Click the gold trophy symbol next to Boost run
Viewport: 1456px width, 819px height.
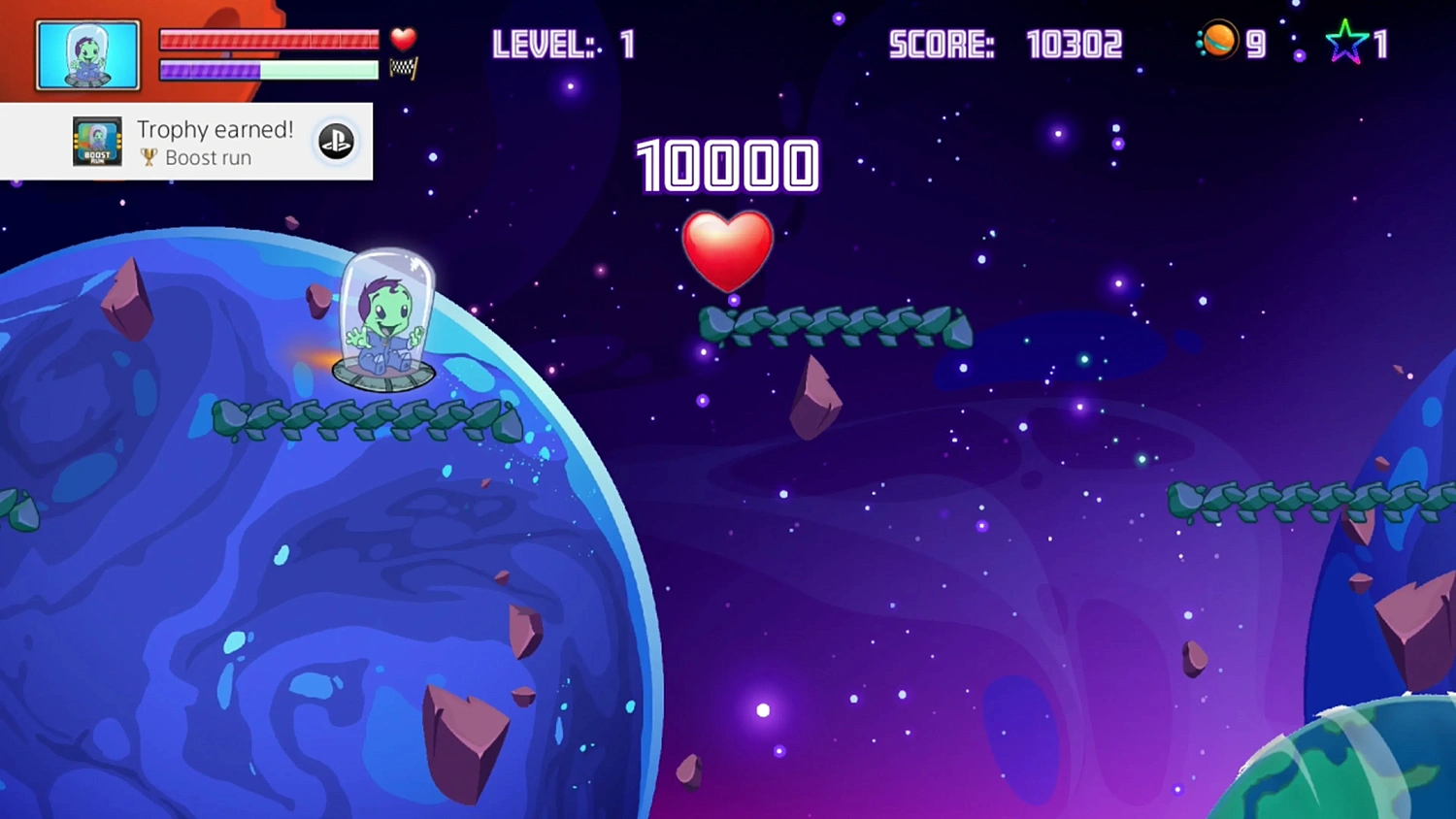click(x=148, y=157)
